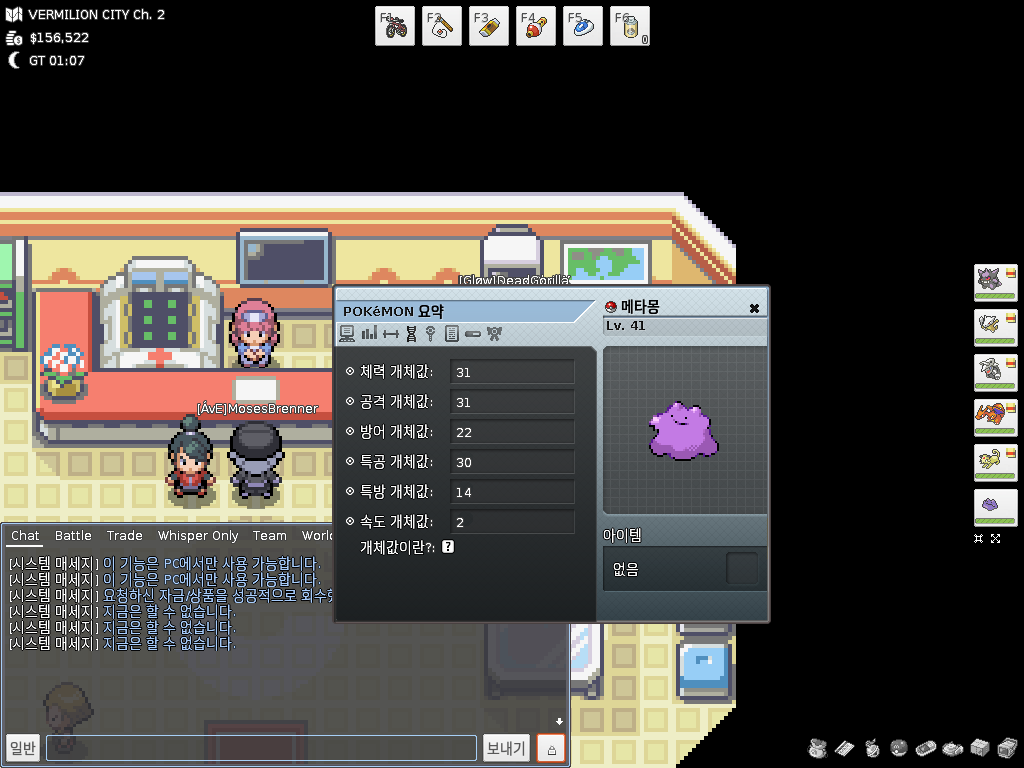Click the held item slot showing 없음
Screen dimensions: 1024x768
tap(741, 569)
